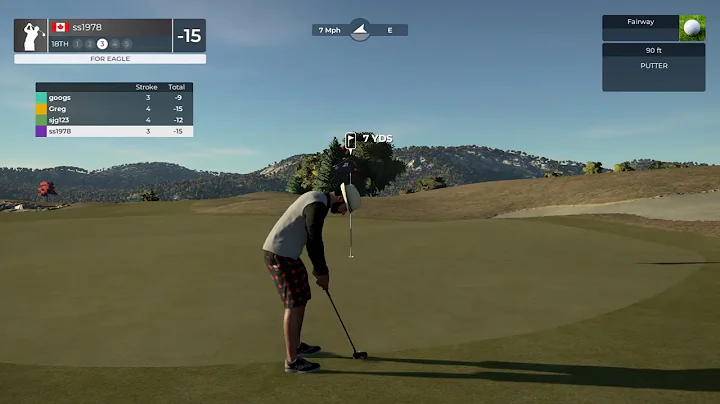Open the PUTTER club selection panel
This screenshot has width=720, height=404.
[x=654, y=66]
